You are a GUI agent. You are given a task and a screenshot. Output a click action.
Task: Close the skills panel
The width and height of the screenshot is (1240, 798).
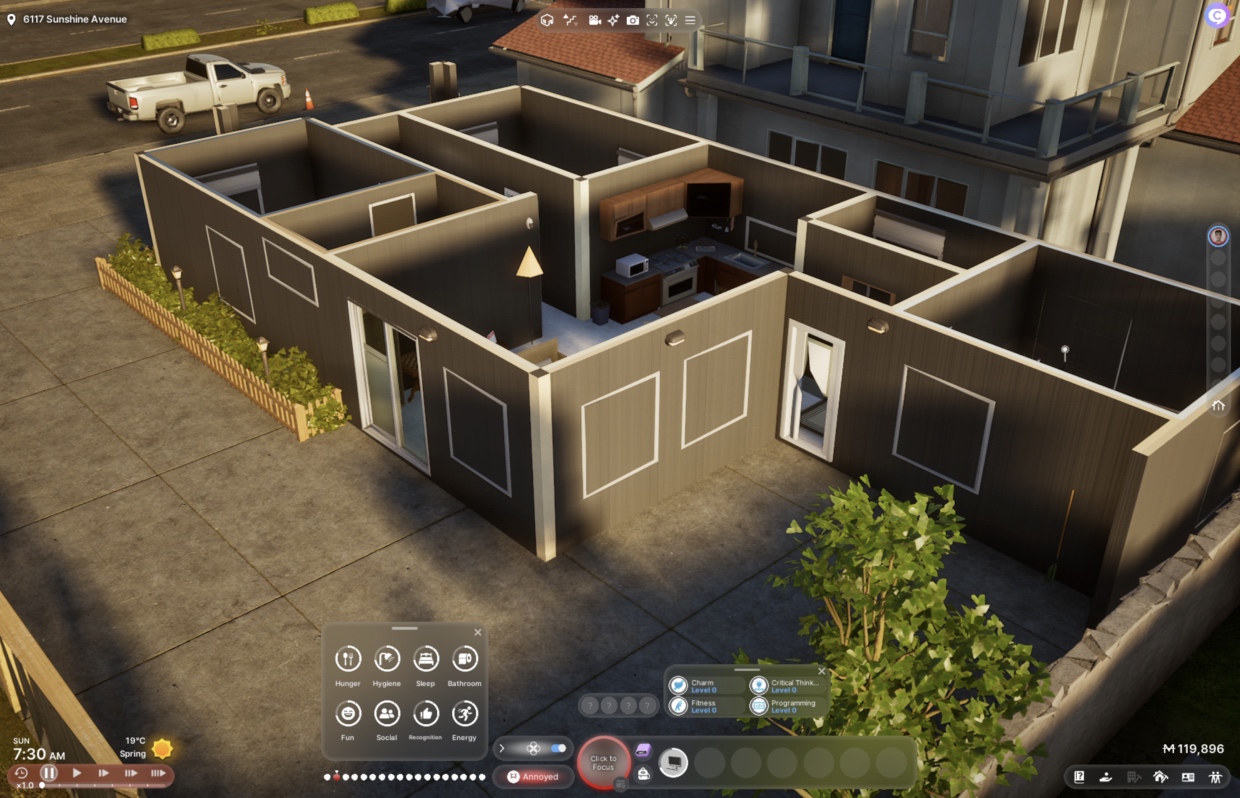[x=821, y=671]
